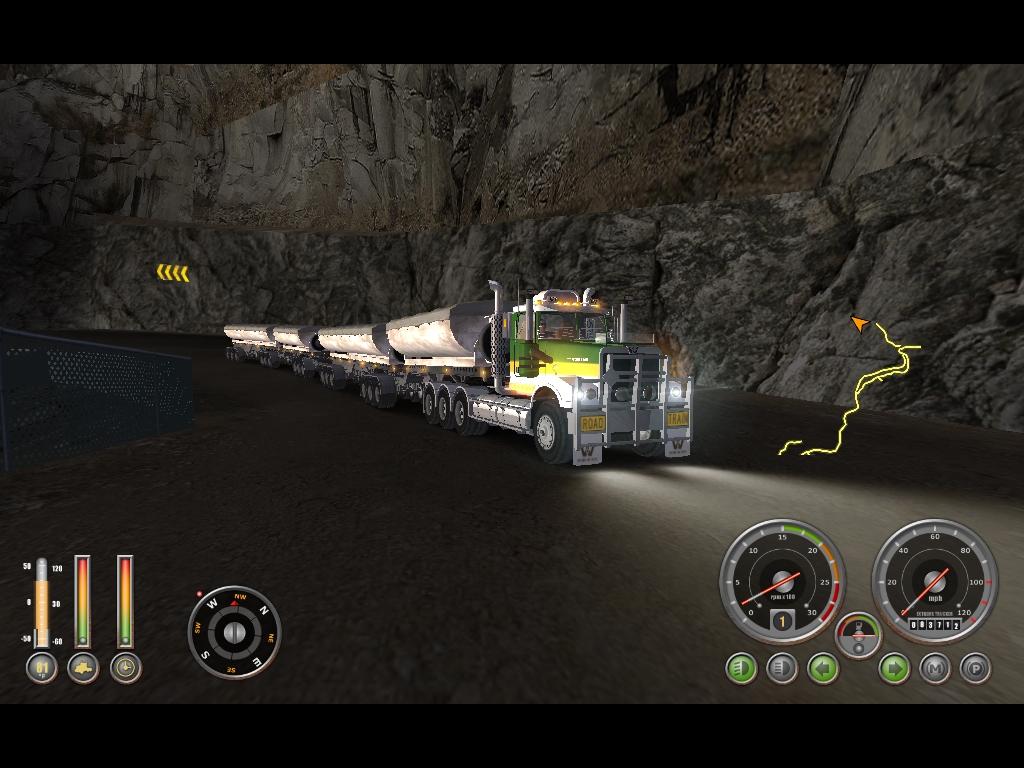Click the round M button
1024x768 pixels.
pos(935,667)
